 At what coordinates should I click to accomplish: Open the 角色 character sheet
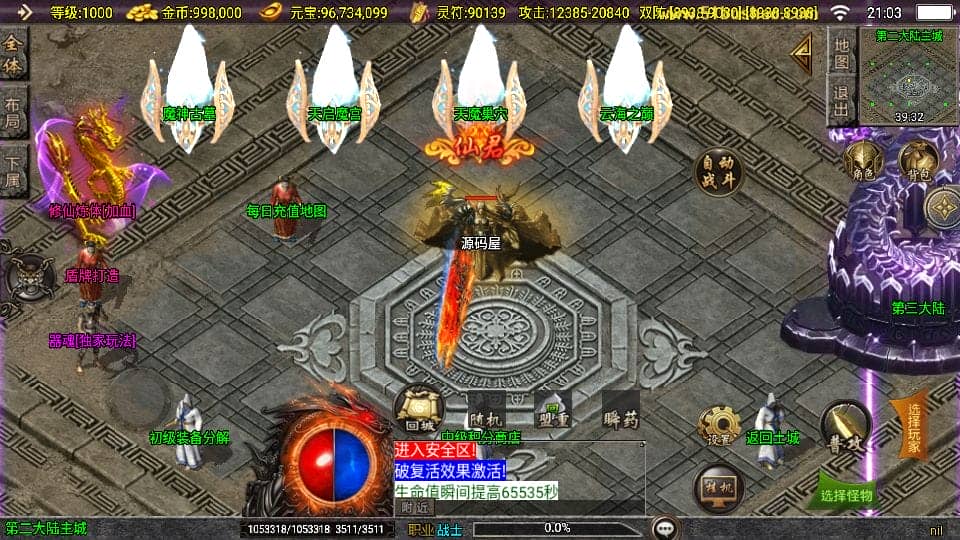(860, 161)
